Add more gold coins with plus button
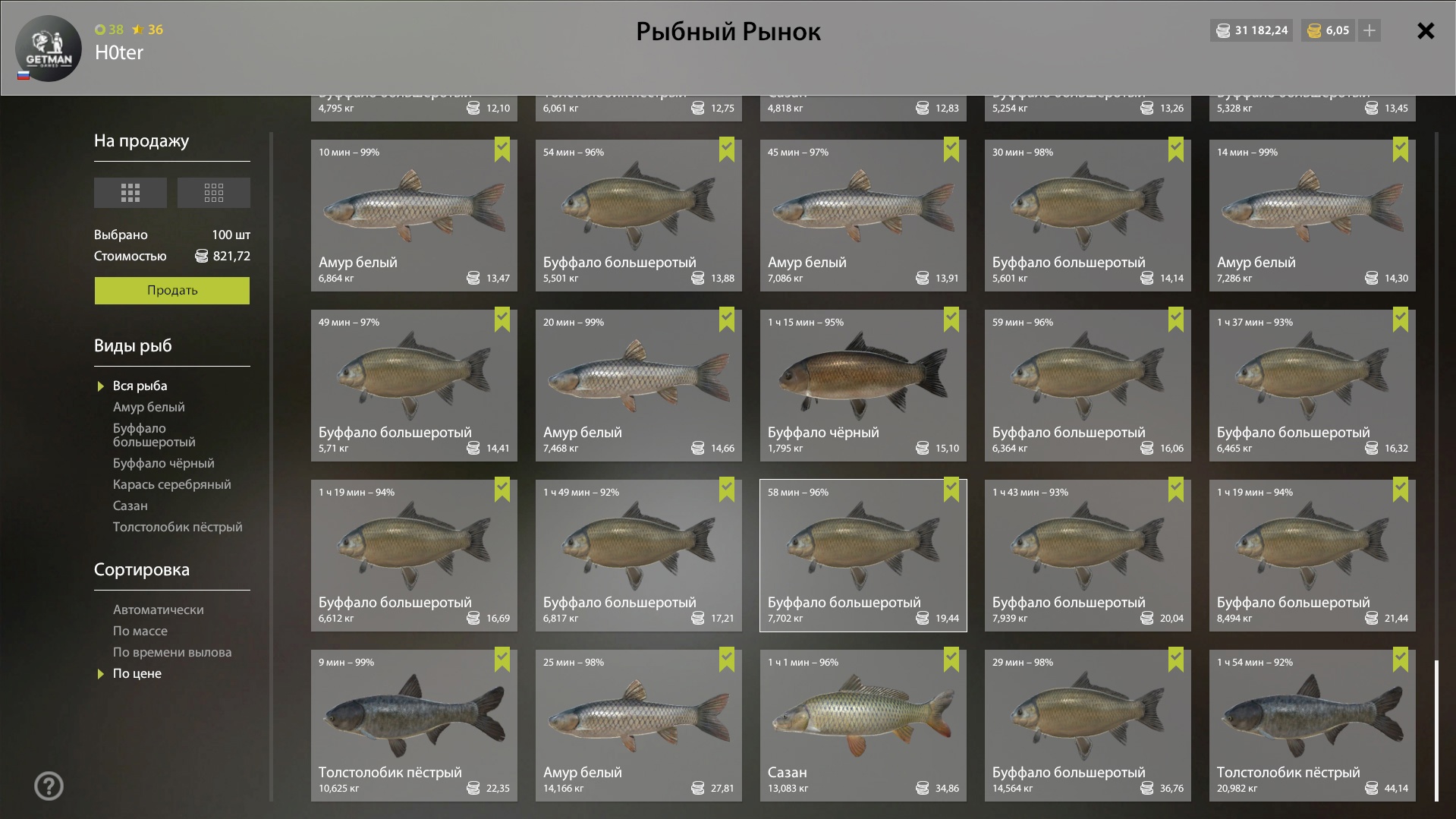This screenshot has height=819, width=1456. (1370, 31)
